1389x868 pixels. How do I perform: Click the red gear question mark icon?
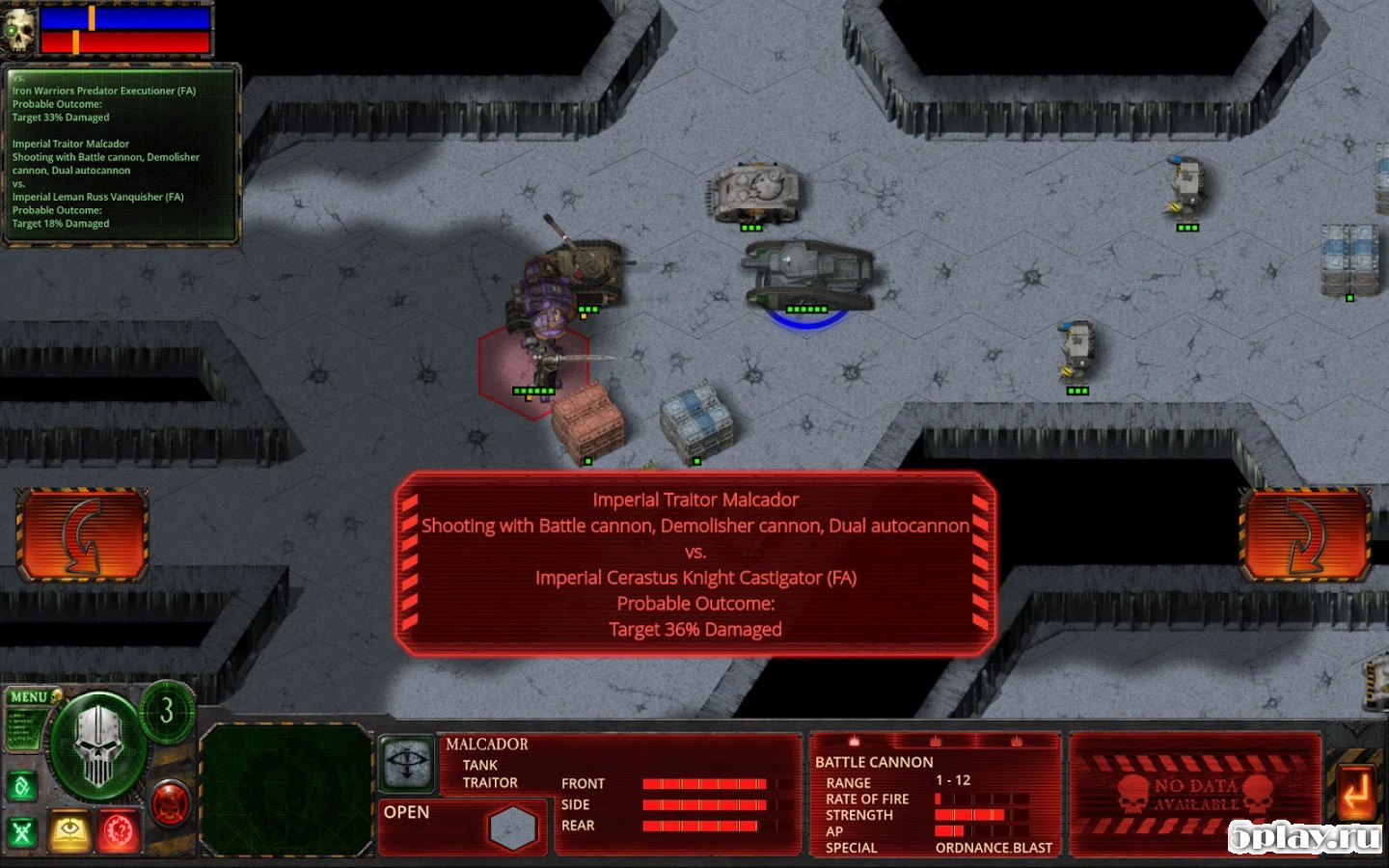(x=120, y=830)
